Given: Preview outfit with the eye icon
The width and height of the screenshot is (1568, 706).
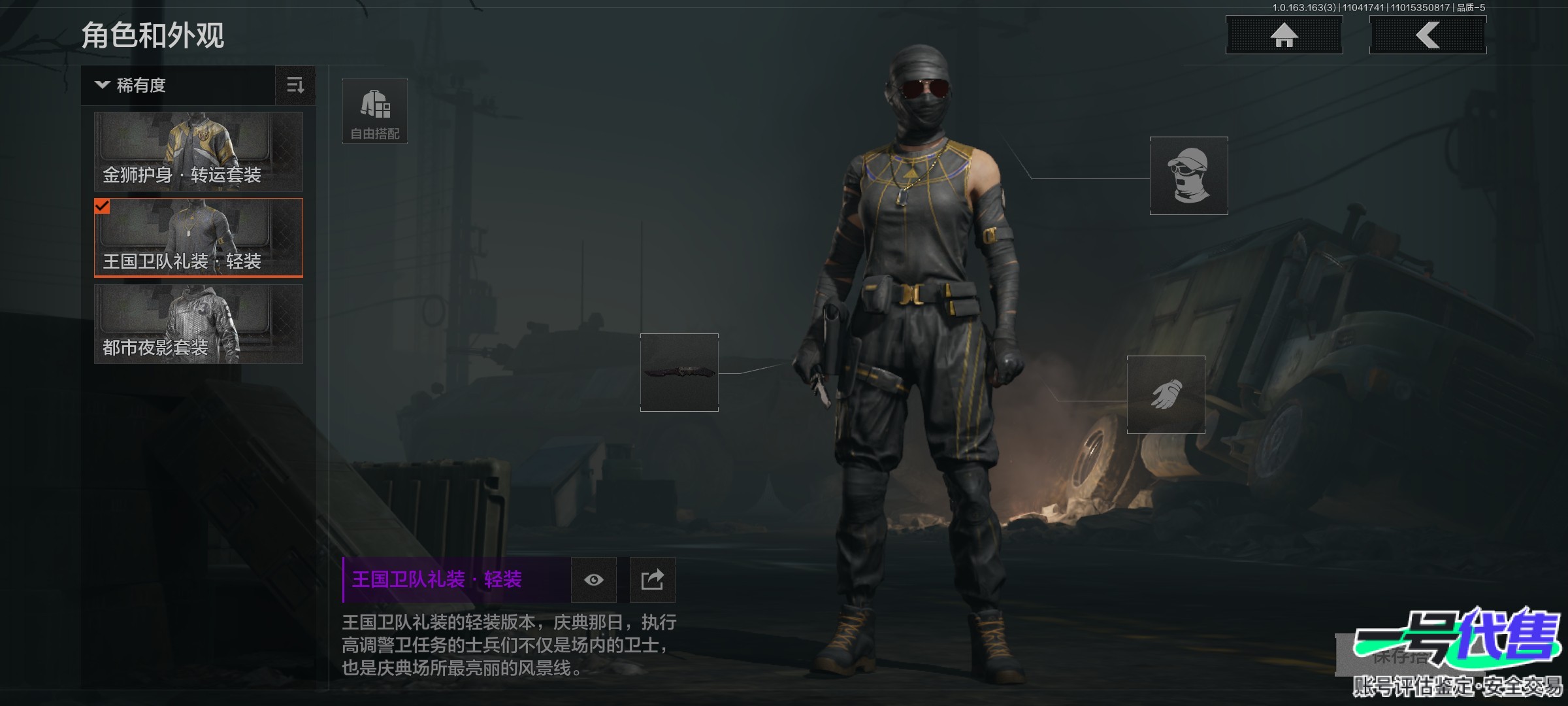Looking at the screenshot, I should pyautogui.click(x=593, y=580).
